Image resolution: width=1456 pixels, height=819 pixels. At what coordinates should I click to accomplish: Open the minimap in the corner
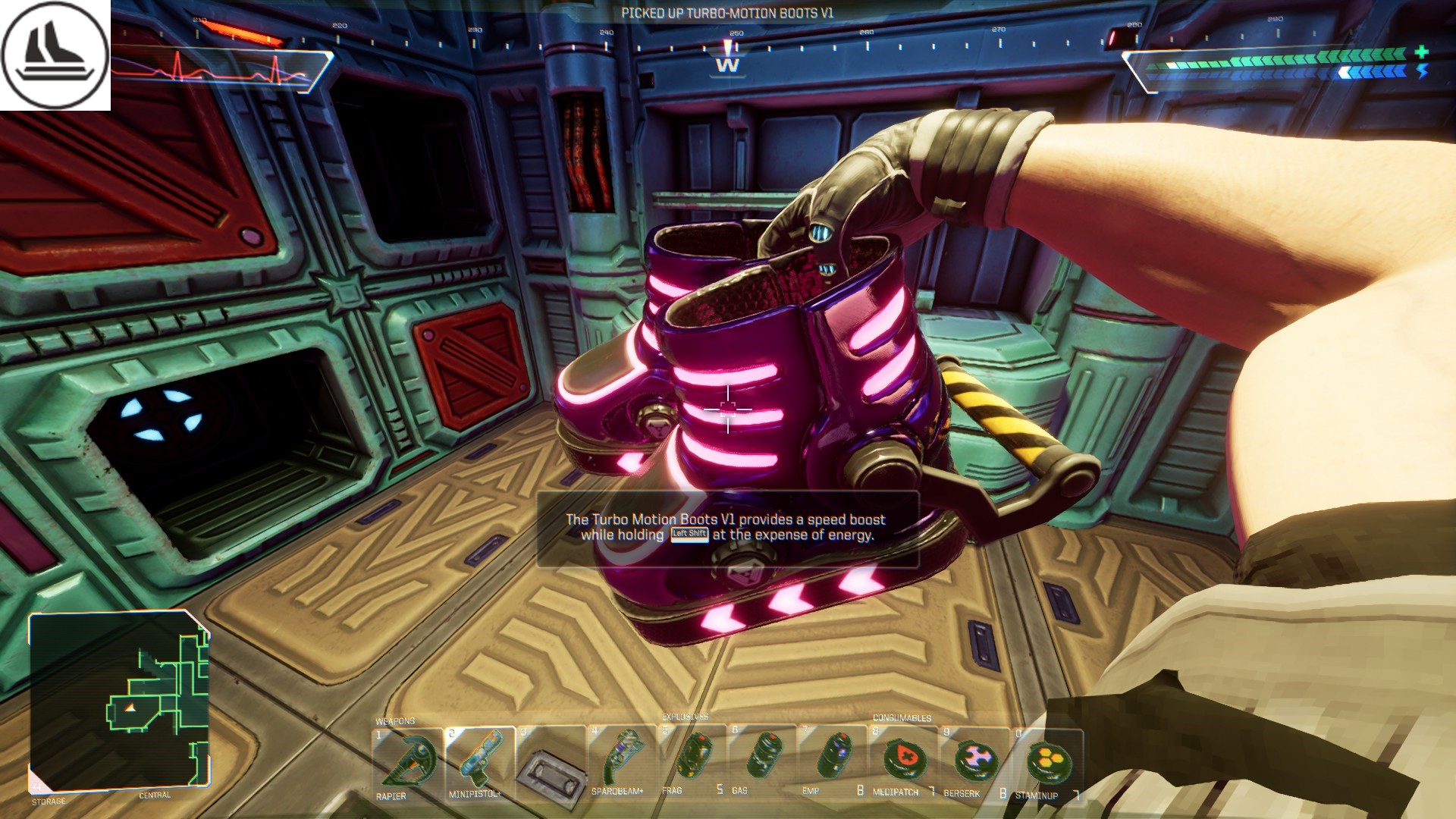[119, 701]
